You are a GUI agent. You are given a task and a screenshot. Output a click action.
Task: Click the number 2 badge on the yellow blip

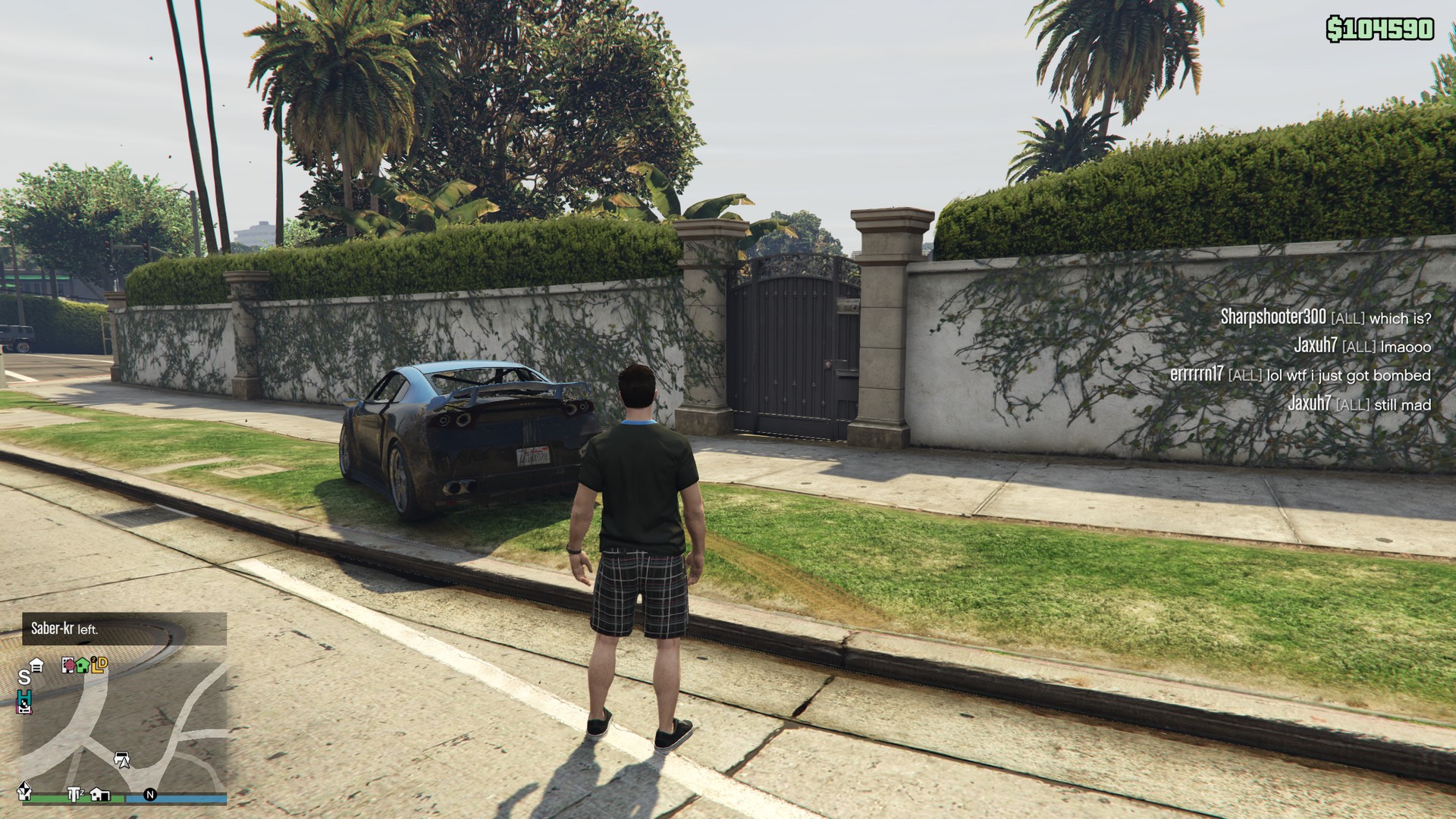[94, 659]
